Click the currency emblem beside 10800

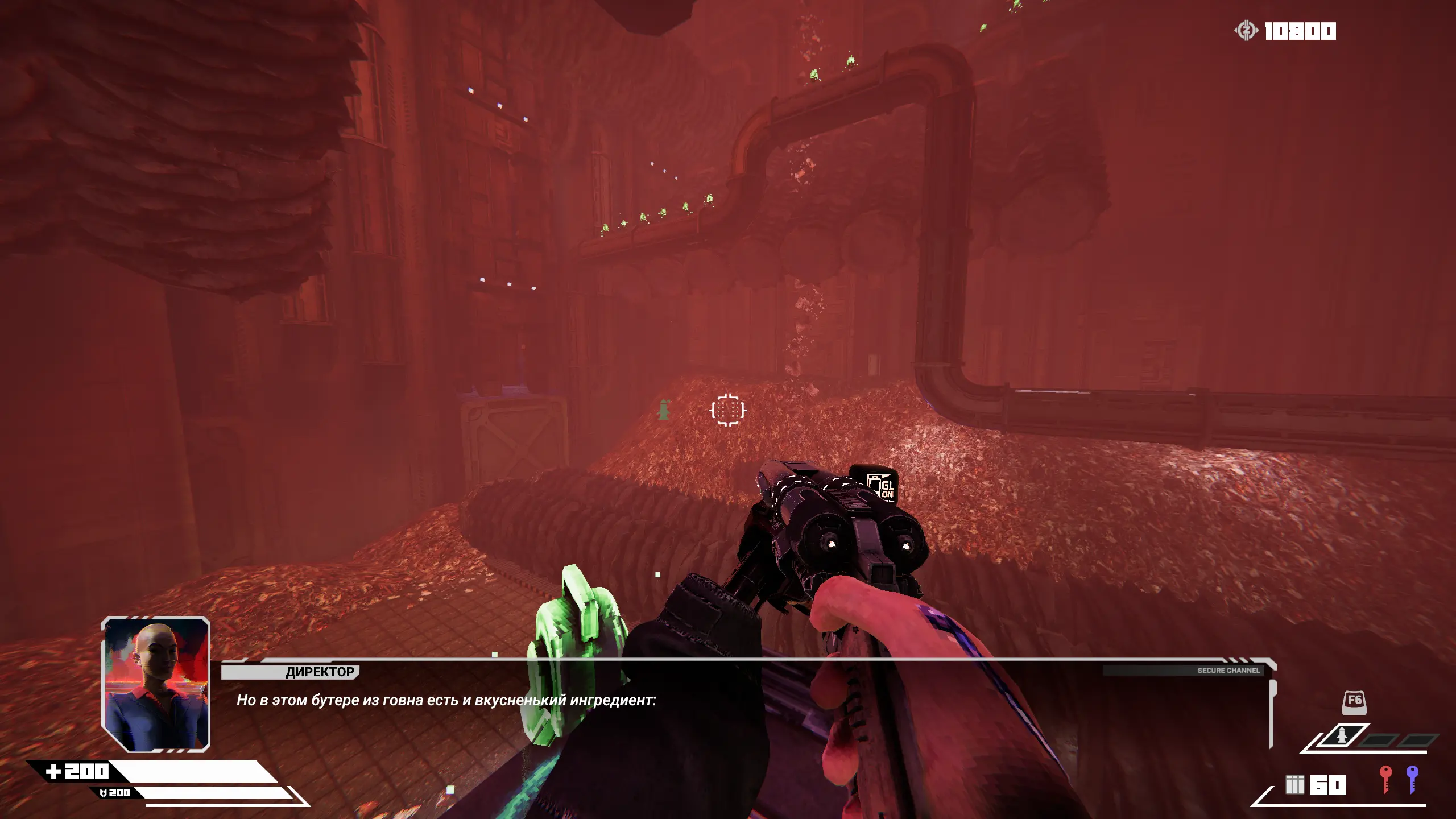click(1246, 31)
